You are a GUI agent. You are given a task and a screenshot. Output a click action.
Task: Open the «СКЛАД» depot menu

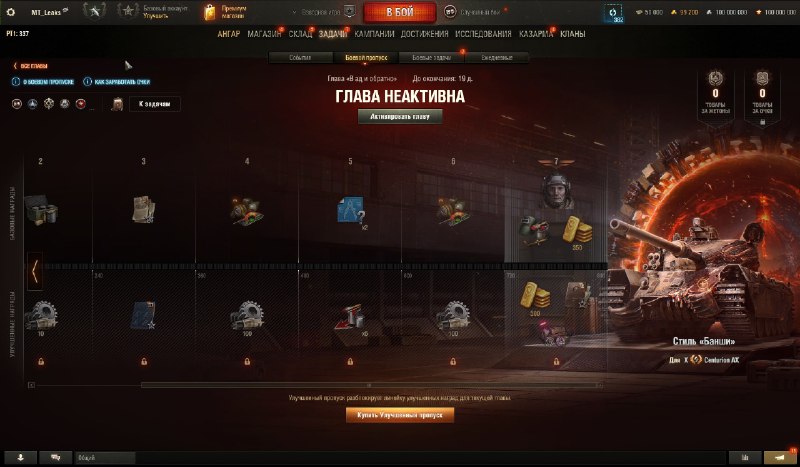(301, 34)
